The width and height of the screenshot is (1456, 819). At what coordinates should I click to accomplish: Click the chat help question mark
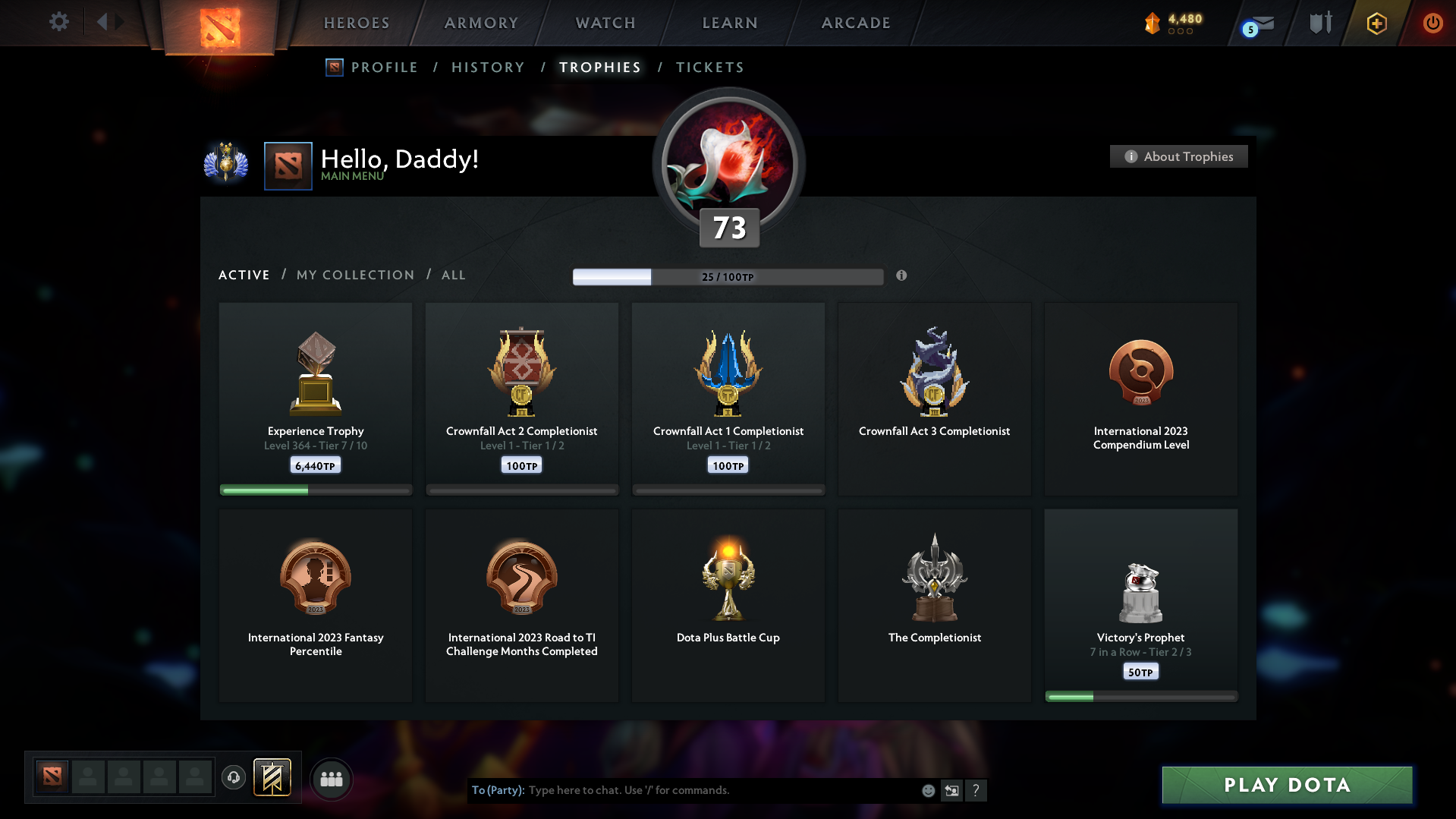pyautogui.click(x=976, y=790)
